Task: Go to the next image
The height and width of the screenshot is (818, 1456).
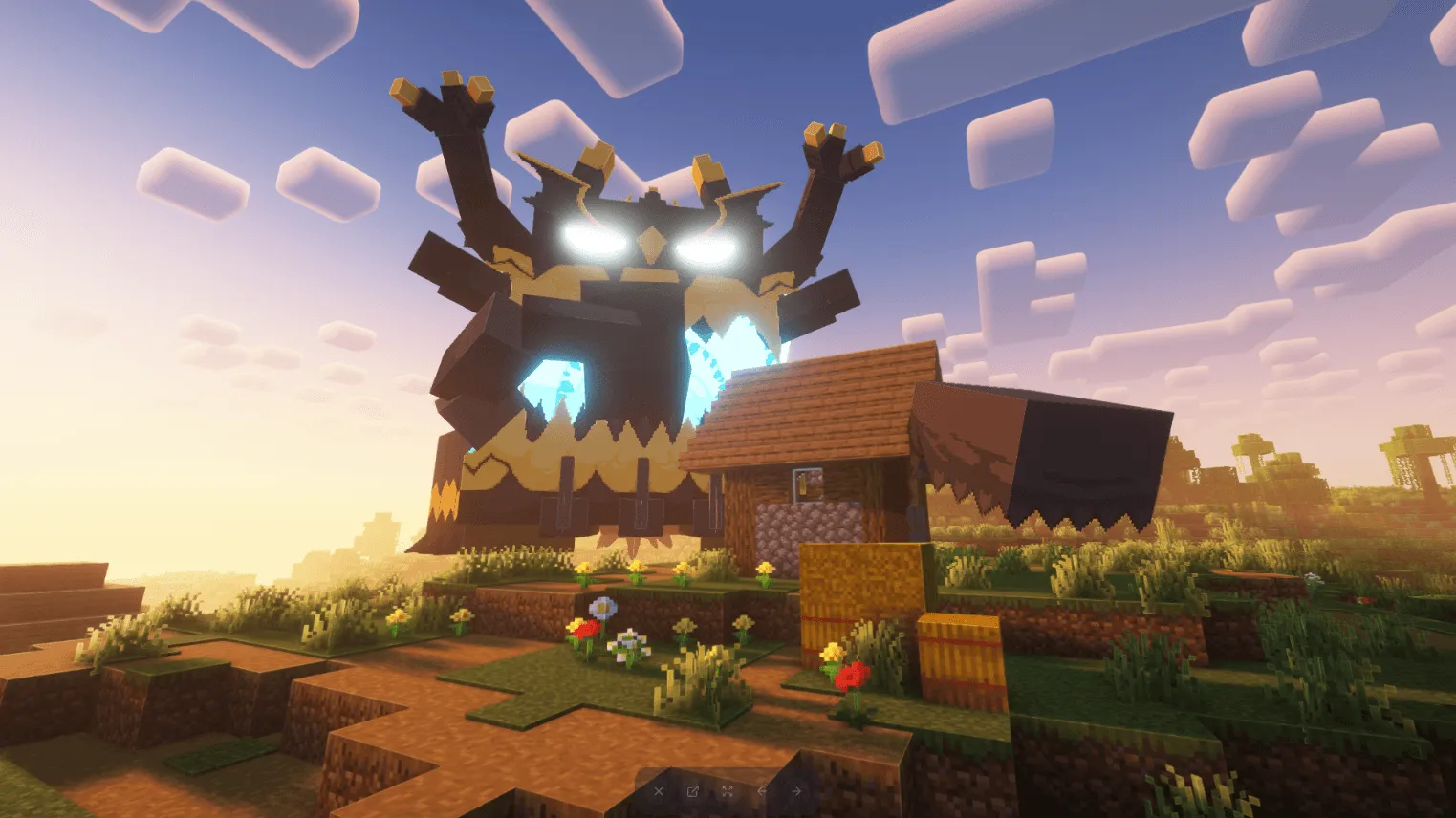Action: [796, 791]
